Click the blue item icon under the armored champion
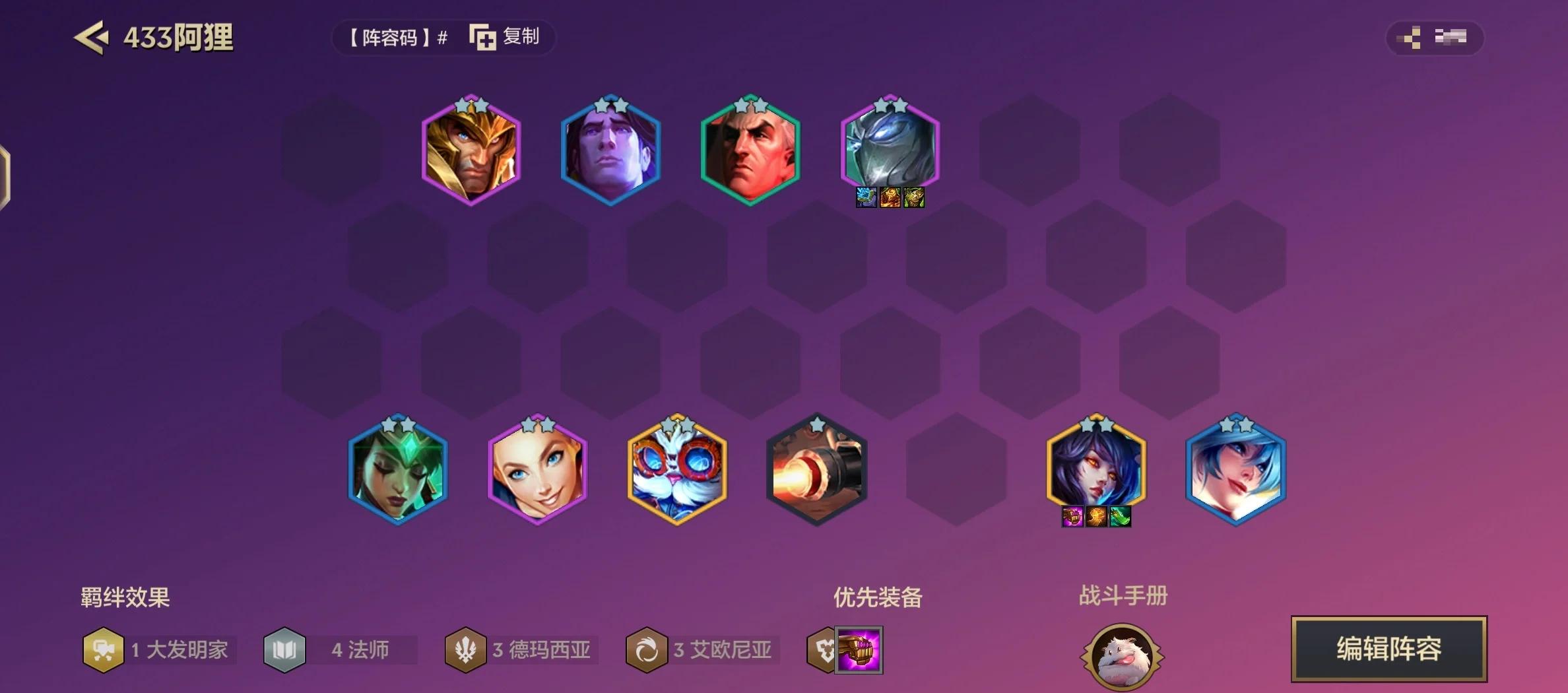 pos(866,198)
